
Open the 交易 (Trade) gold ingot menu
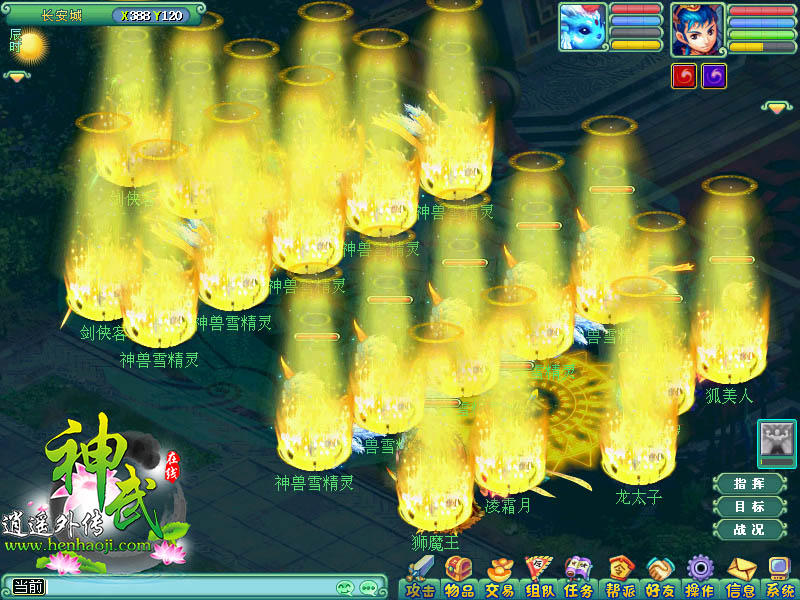point(499,578)
